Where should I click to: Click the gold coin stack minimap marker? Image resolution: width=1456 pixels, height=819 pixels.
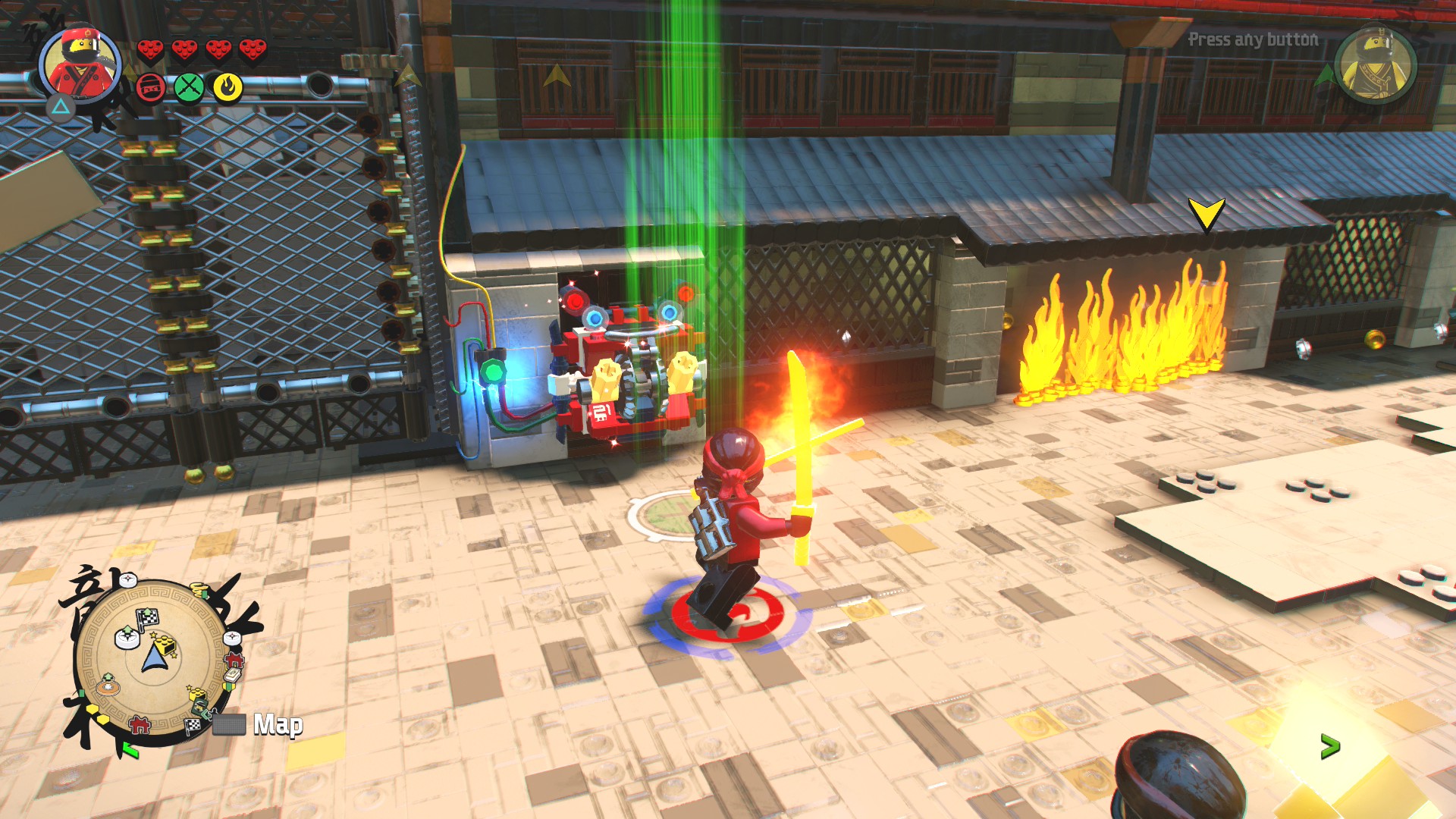click(x=199, y=589)
